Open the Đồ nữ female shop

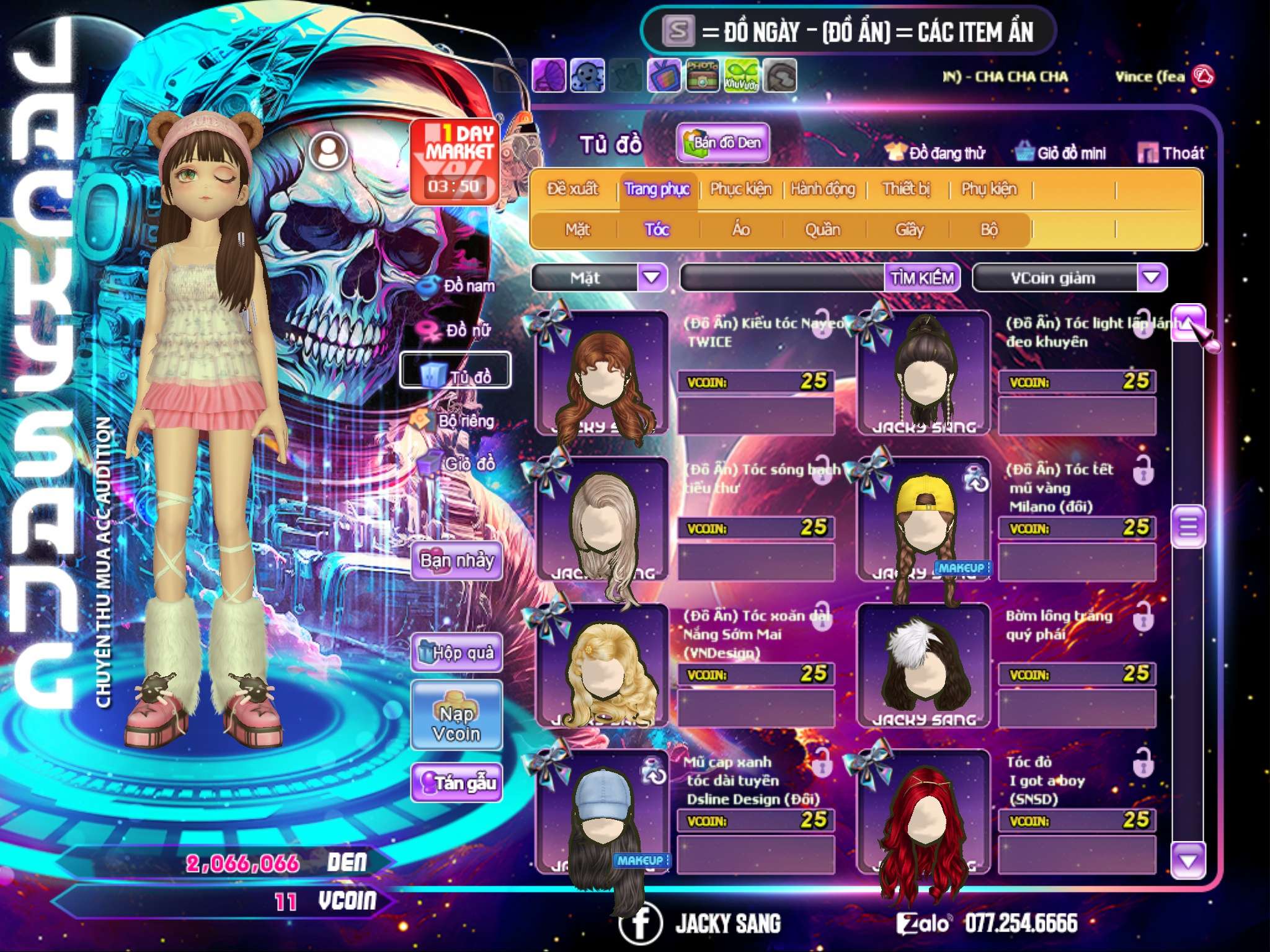(458, 330)
